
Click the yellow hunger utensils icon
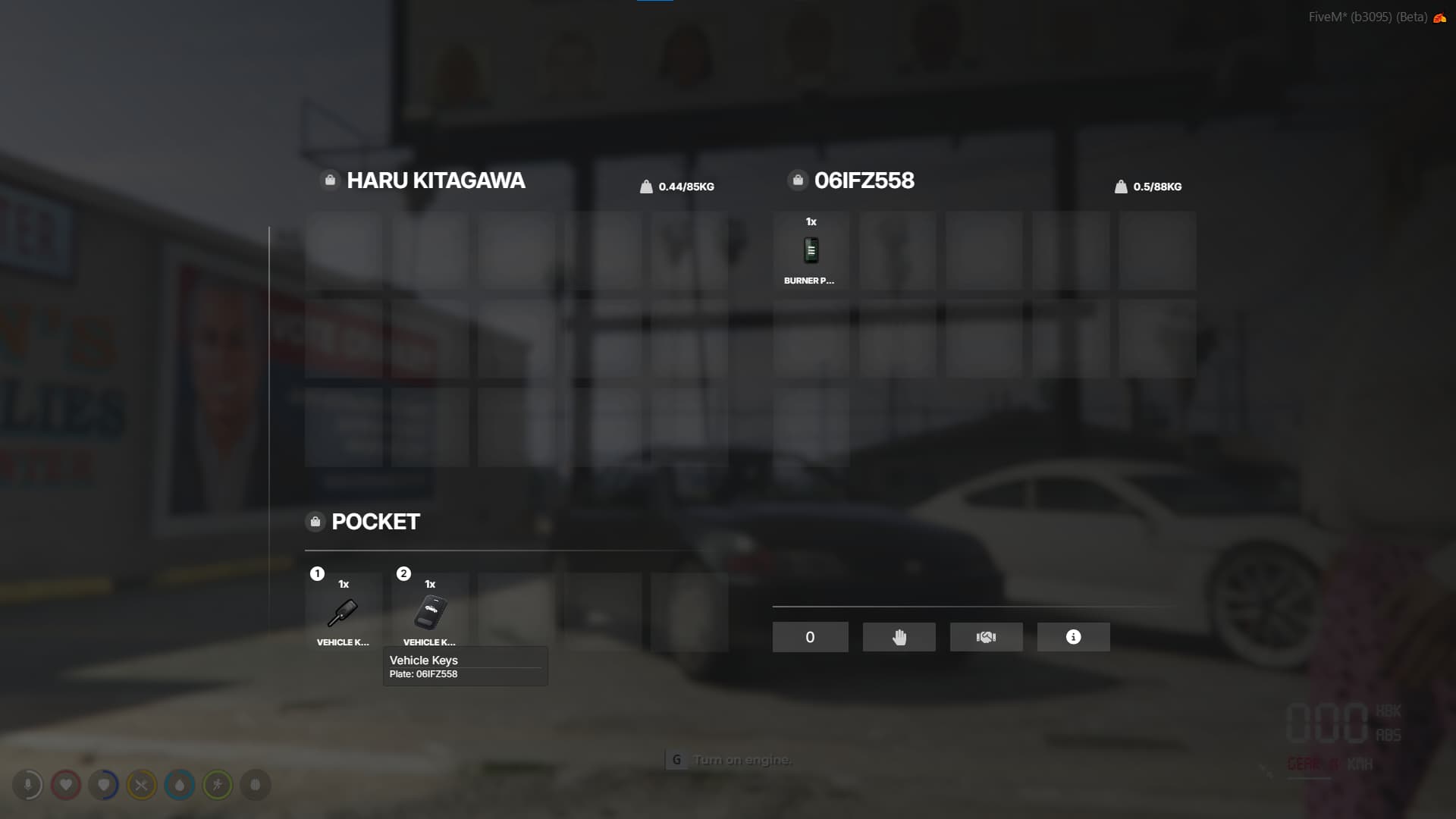[142, 785]
